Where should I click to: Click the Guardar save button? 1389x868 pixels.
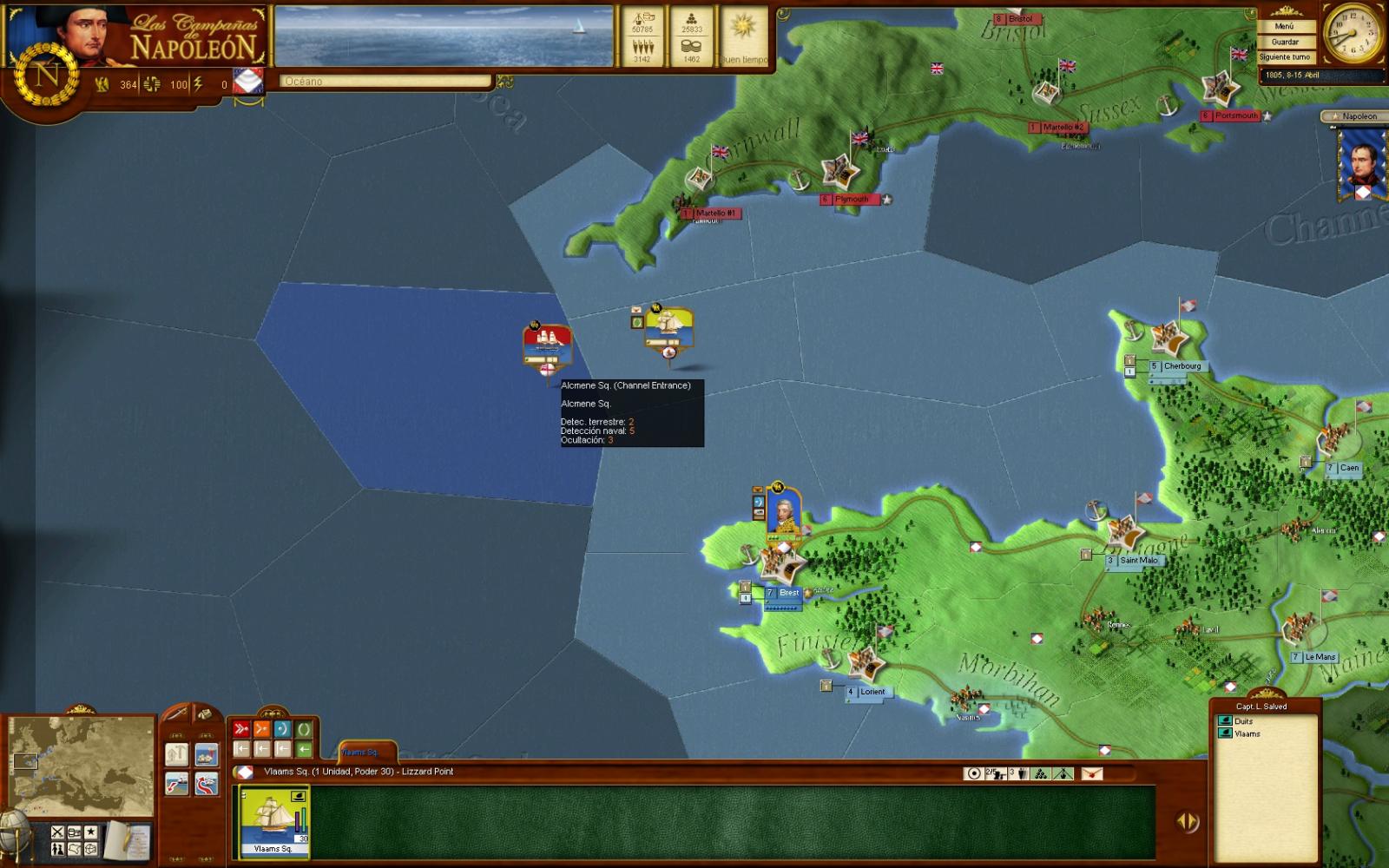click(x=1284, y=42)
